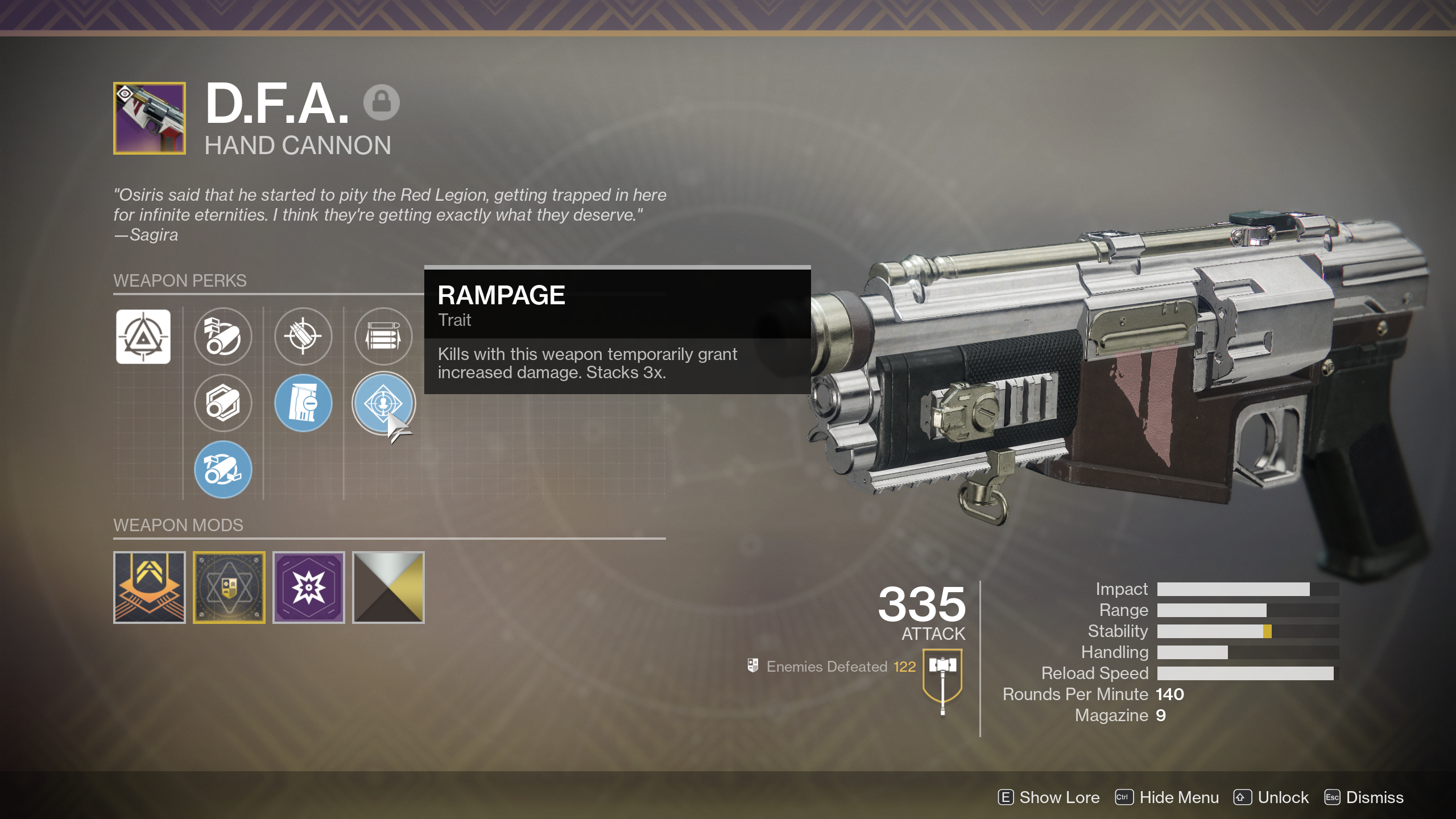Select the Rampage trait icon
The height and width of the screenshot is (819, 1456).
pyautogui.click(x=383, y=403)
